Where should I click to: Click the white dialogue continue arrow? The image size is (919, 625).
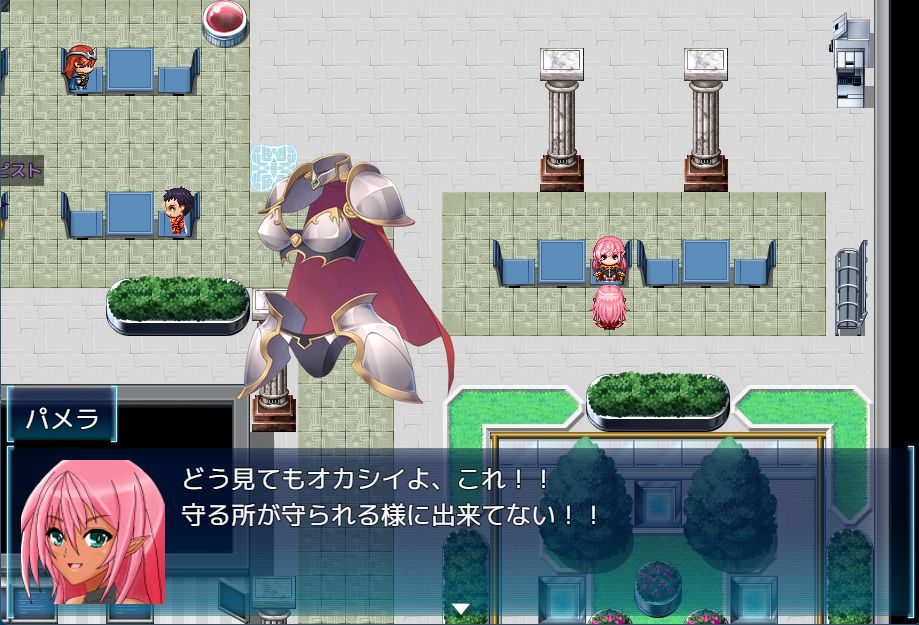coord(461,608)
